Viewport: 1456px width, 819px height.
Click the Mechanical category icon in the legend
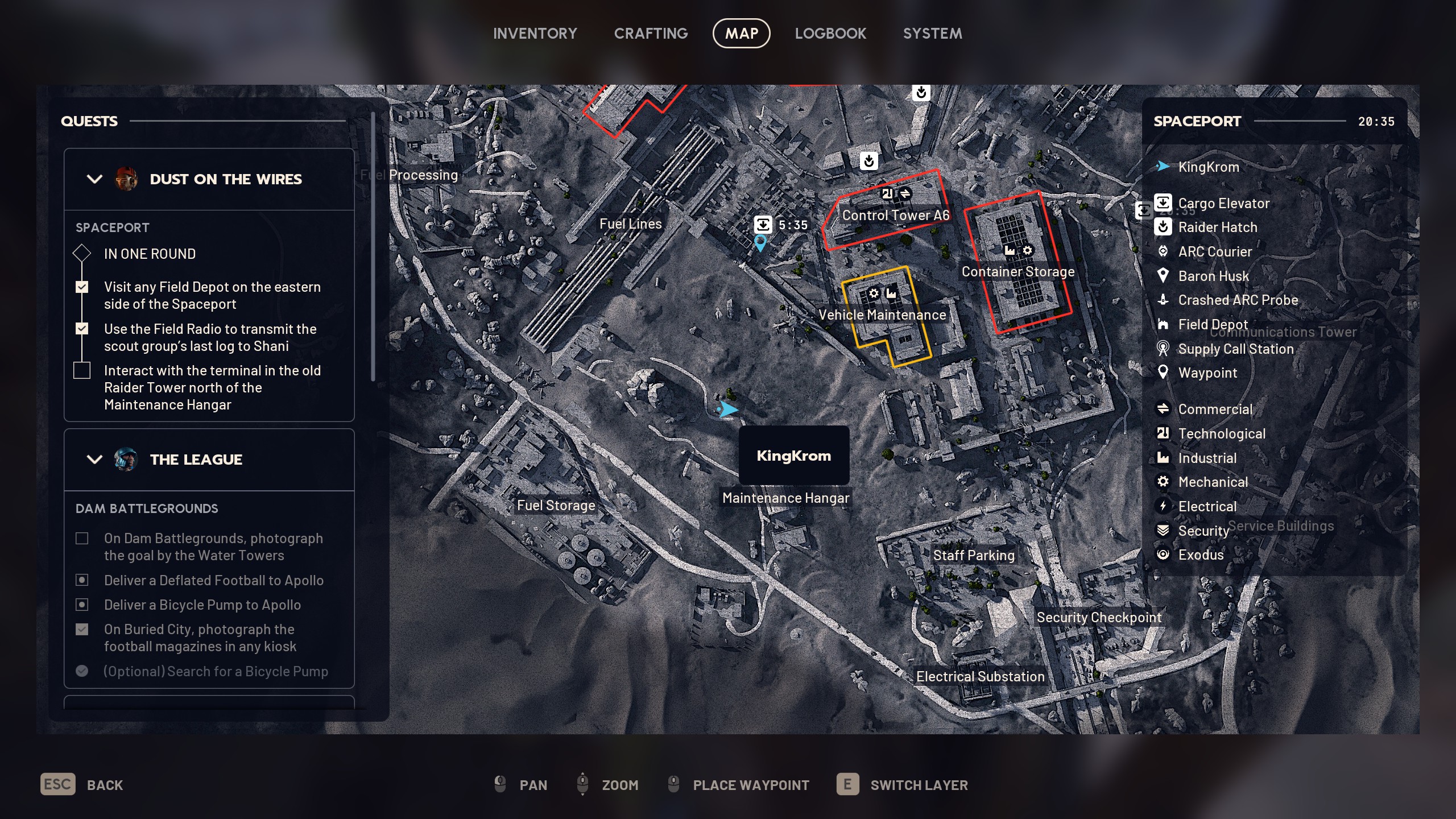1164,482
